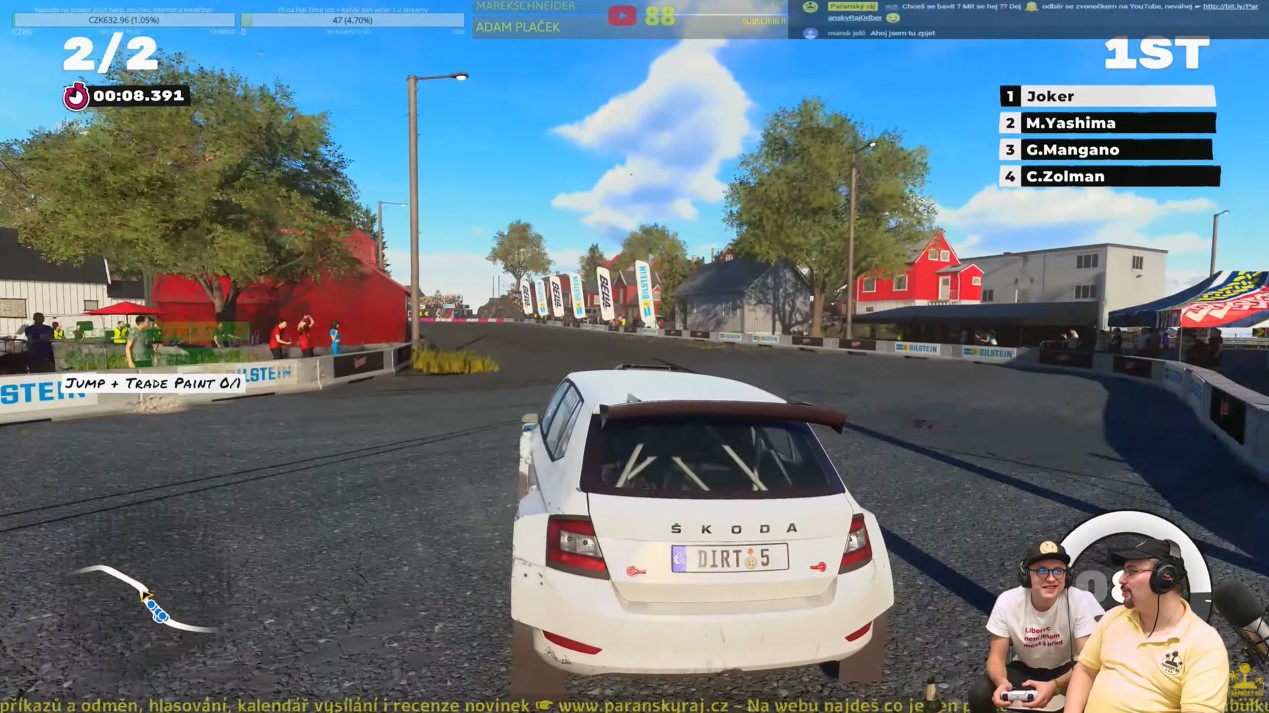Select M.Yashima in the standings list
The height and width of the screenshot is (713, 1269).
pos(1107,123)
